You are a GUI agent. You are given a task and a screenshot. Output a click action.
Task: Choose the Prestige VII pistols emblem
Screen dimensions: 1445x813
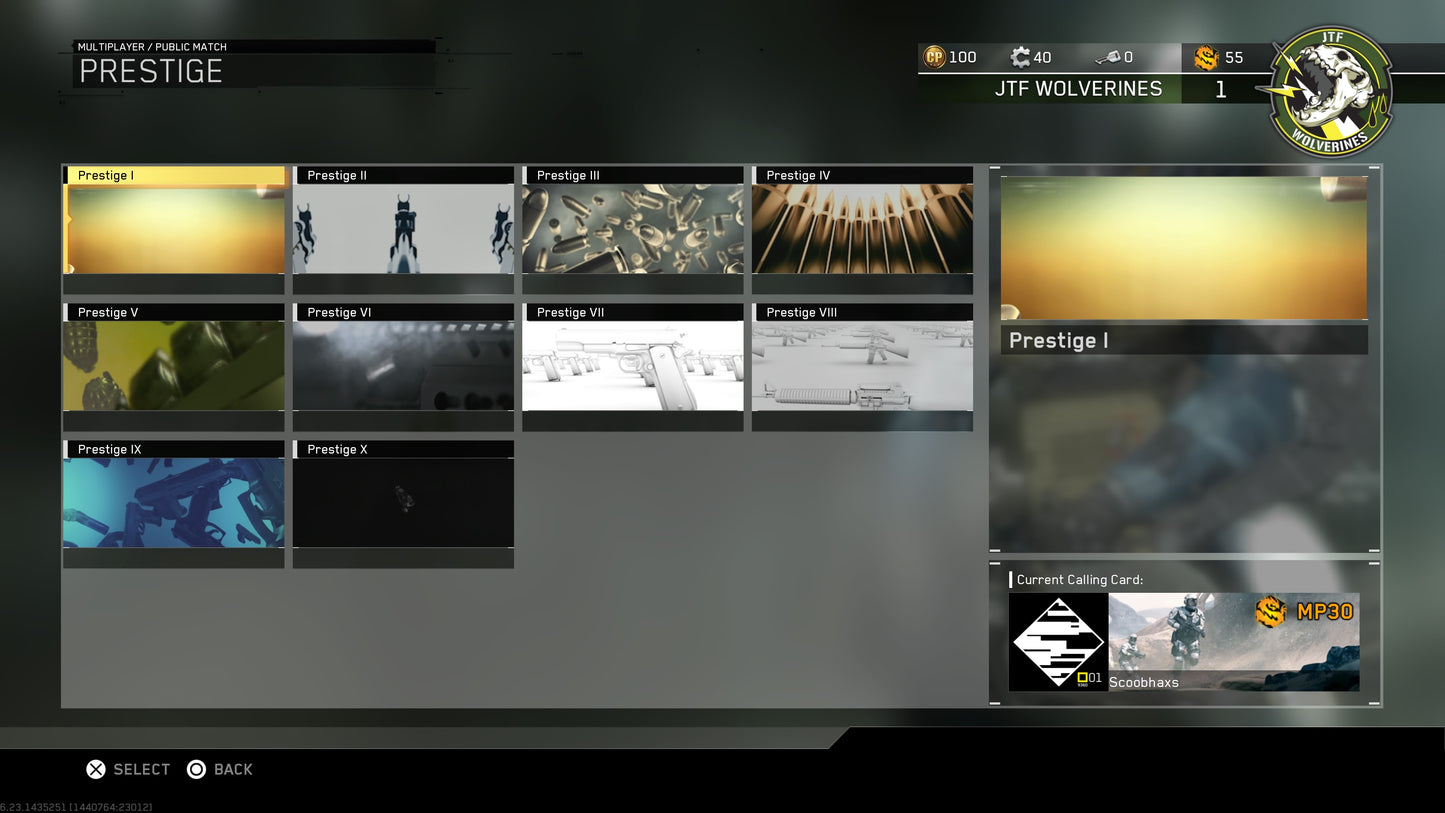click(632, 364)
